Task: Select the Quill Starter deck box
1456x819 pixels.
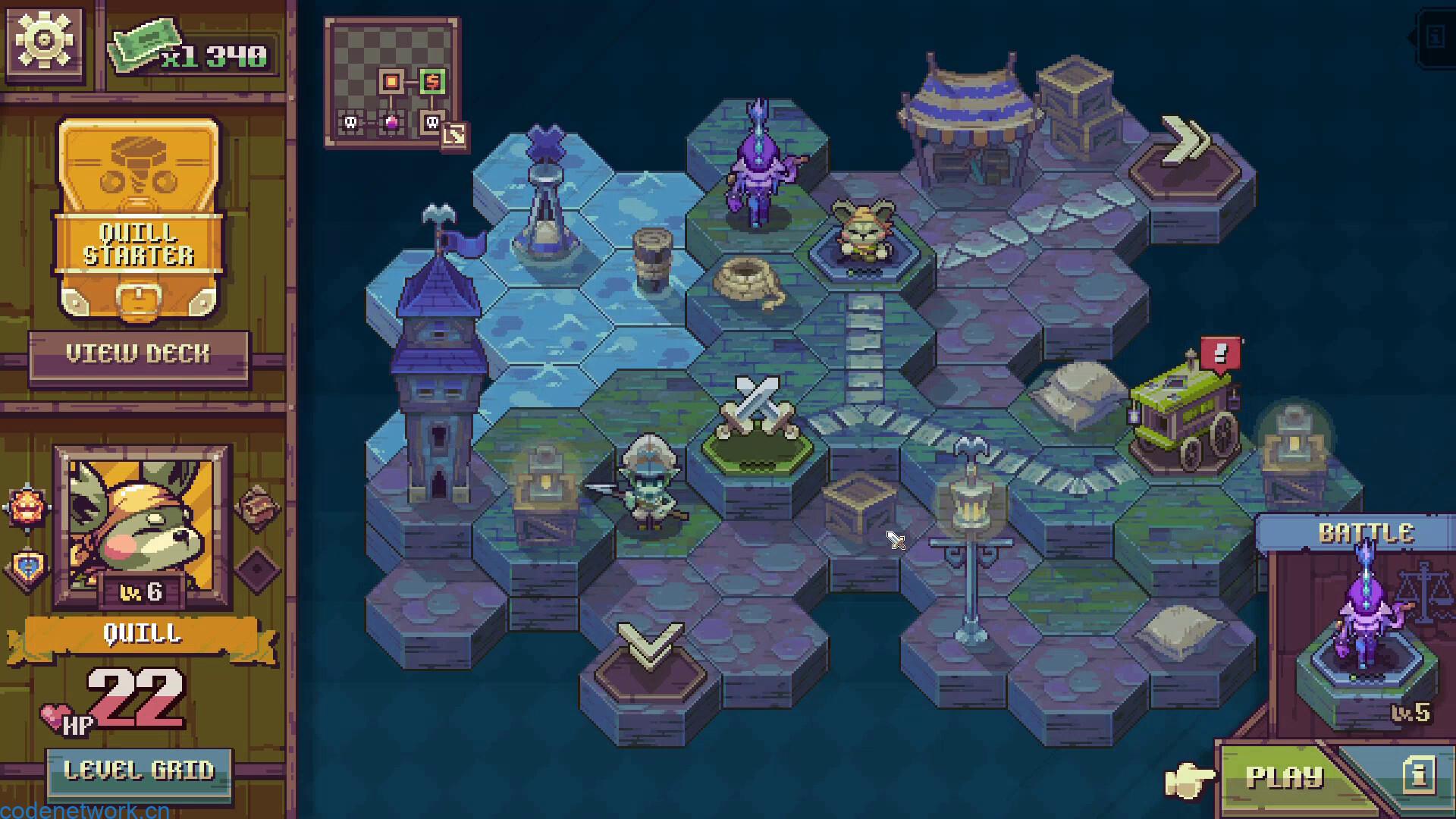Action: pos(139,218)
